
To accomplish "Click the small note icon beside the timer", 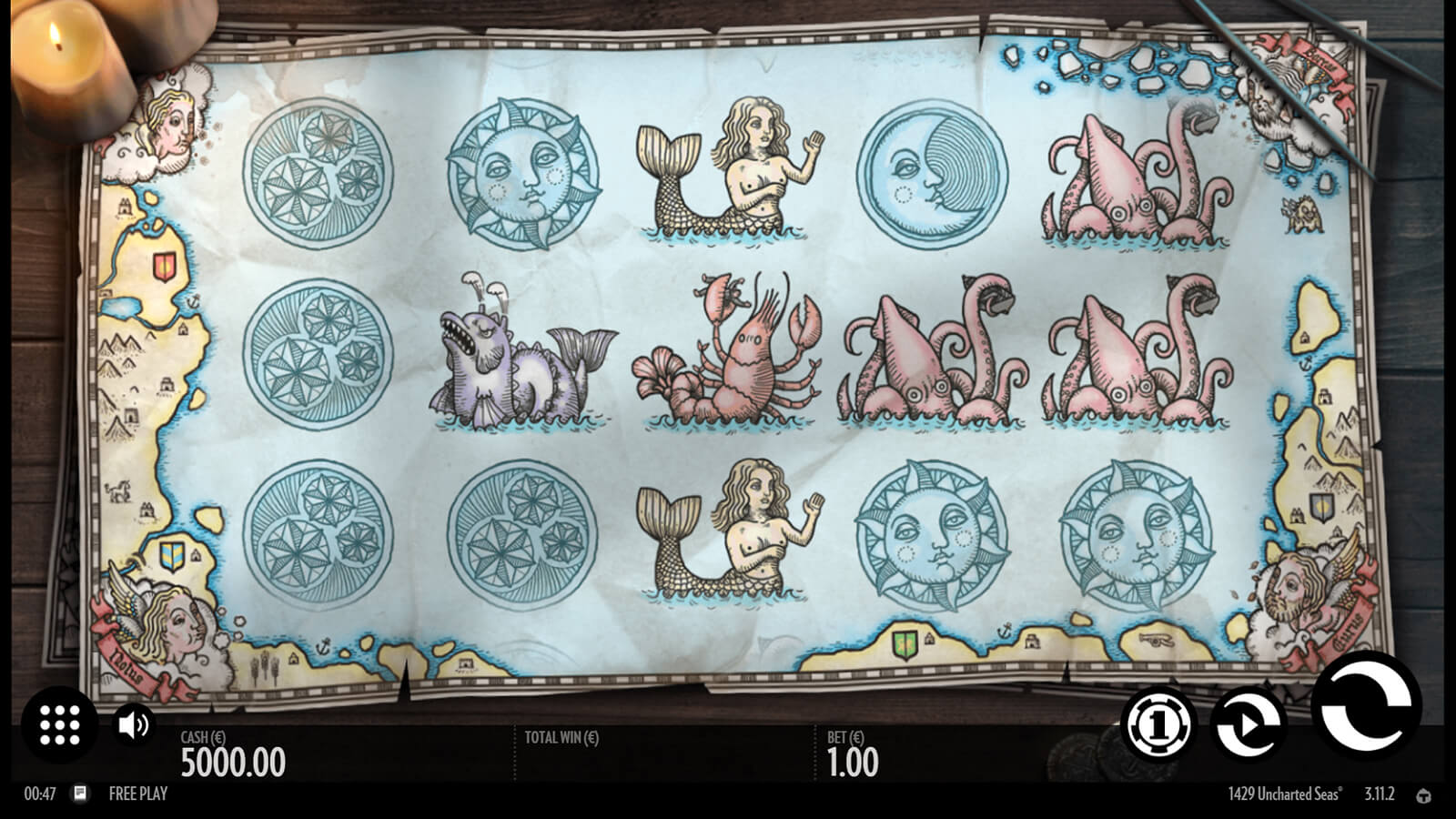I will [80, 793].
